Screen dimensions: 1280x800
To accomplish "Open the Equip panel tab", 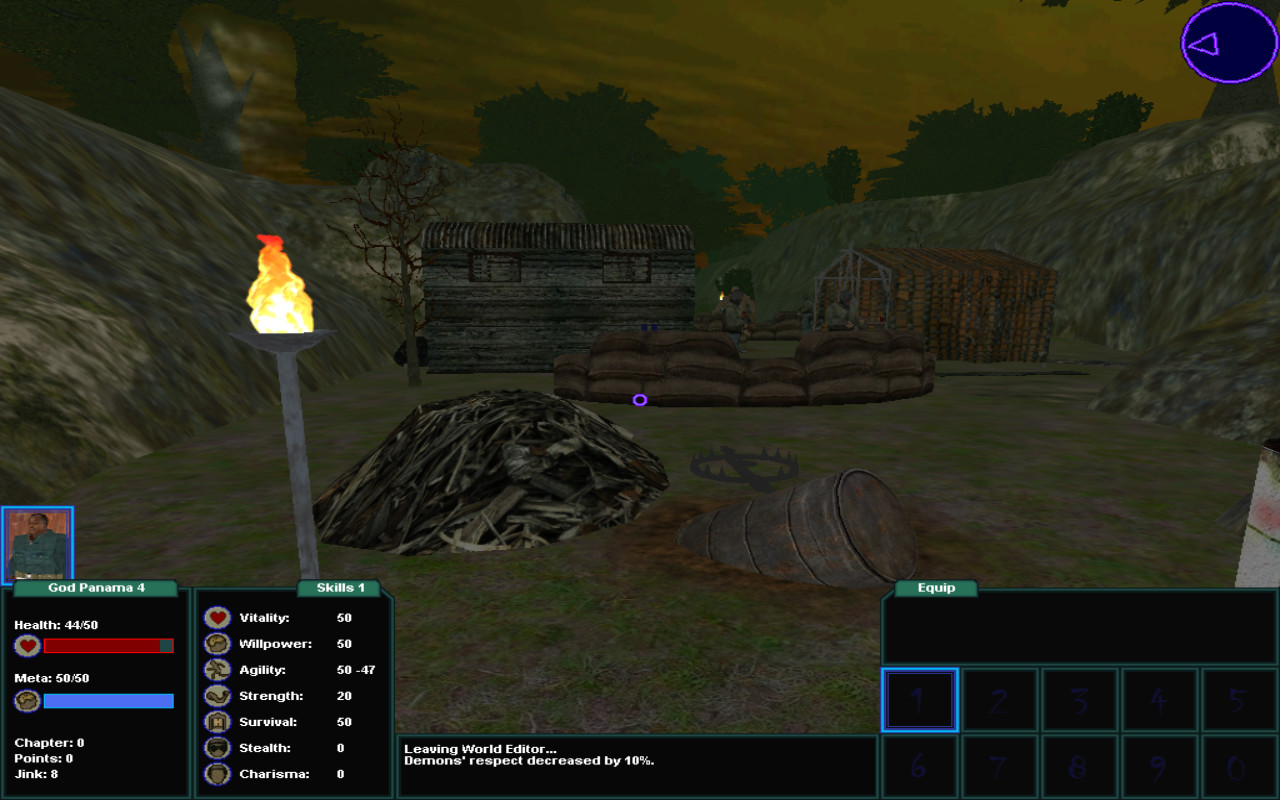I will pyautogui.click(x=934, y=588).
